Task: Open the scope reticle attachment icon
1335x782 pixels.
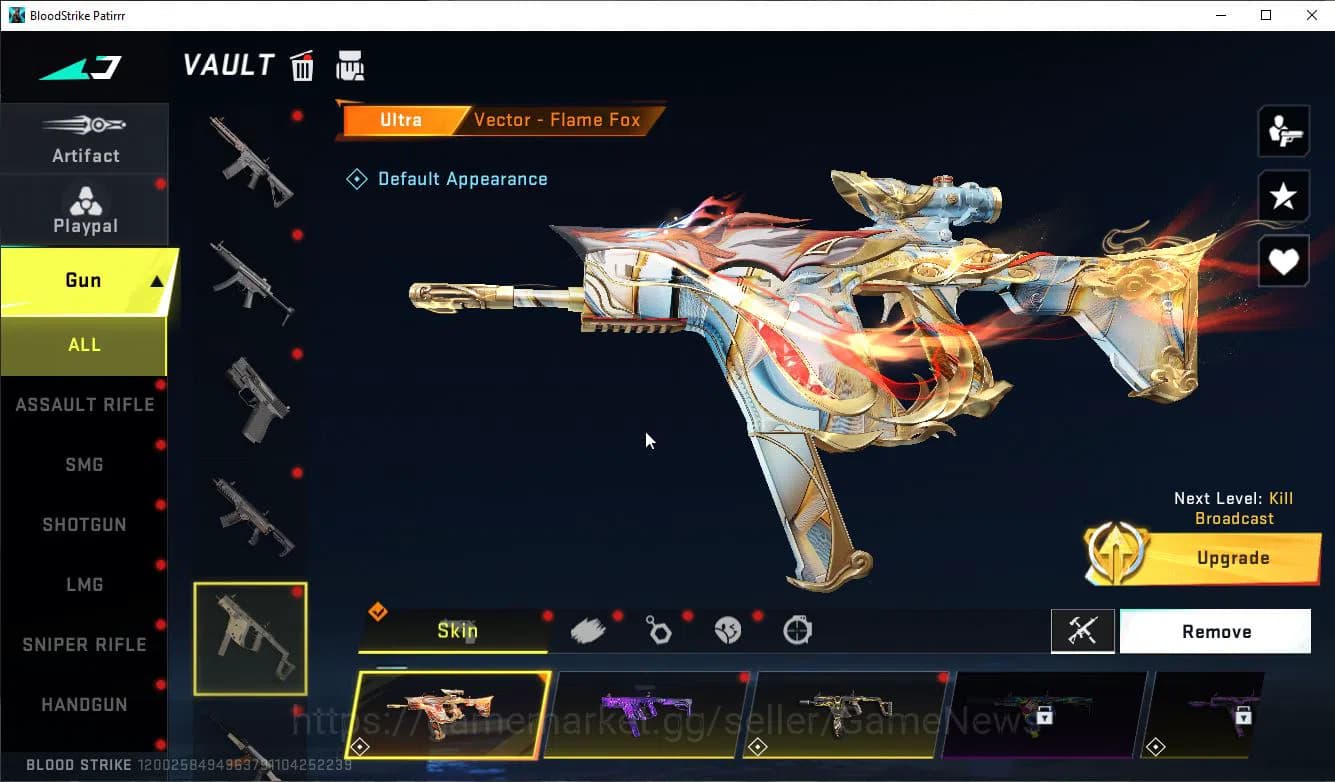Action: click(x=796, y=629)
